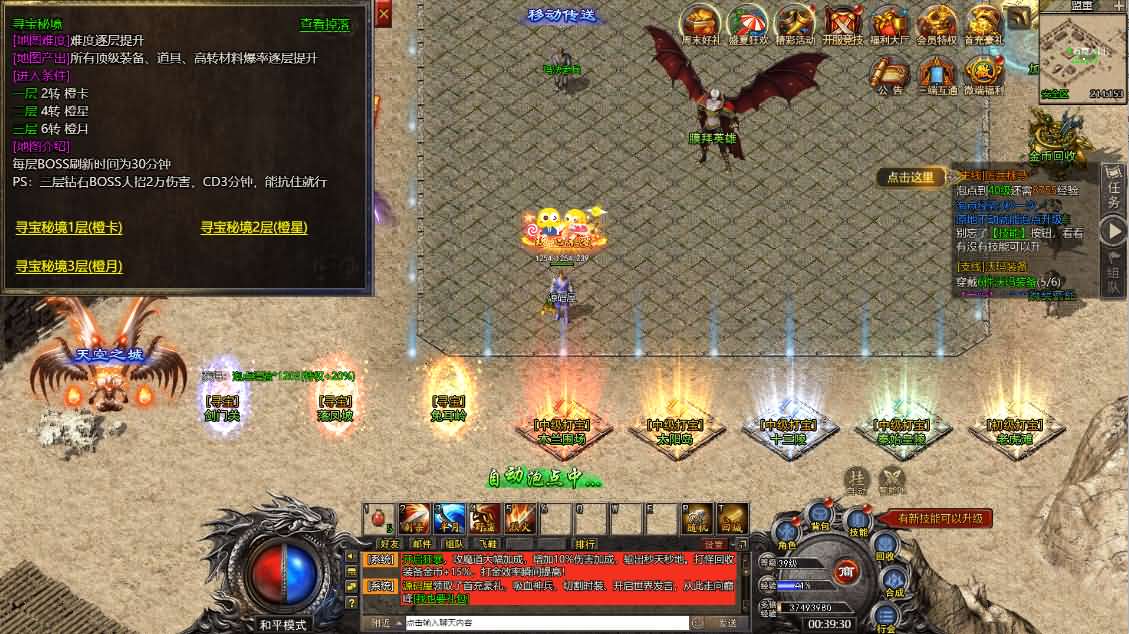Open the 会员特权 VIP privileges icon

(936, 26)
